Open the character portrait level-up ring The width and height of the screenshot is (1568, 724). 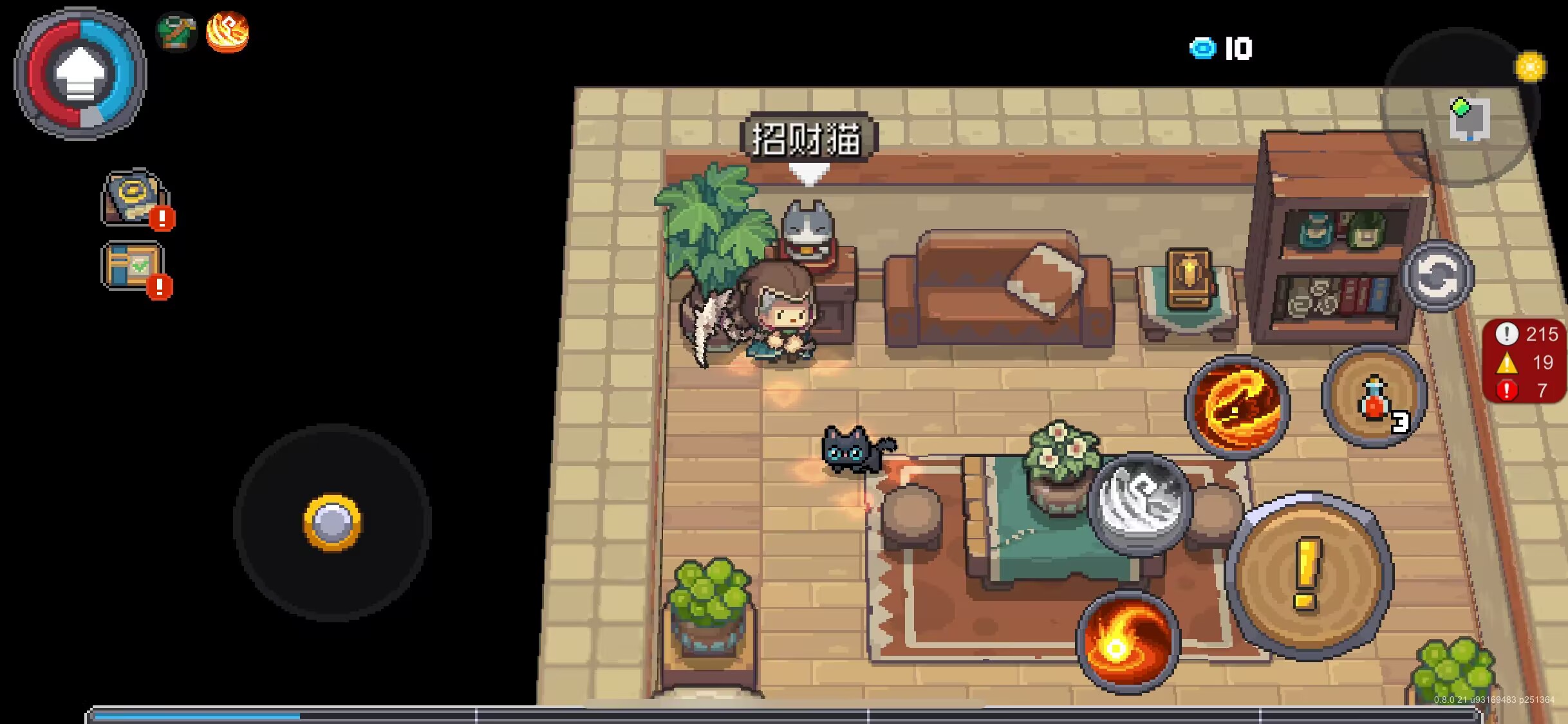80,73
